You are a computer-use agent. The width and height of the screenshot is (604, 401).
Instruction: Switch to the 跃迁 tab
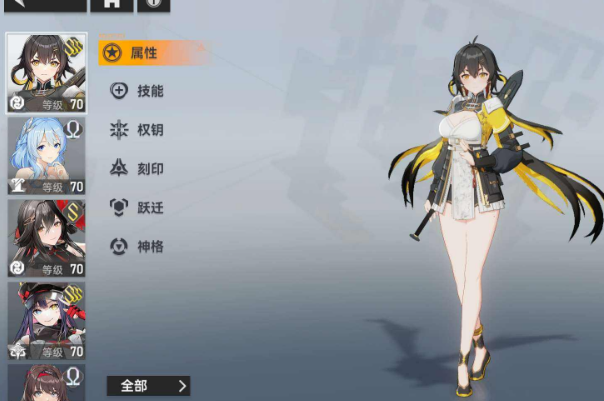[x=138, y=208]
